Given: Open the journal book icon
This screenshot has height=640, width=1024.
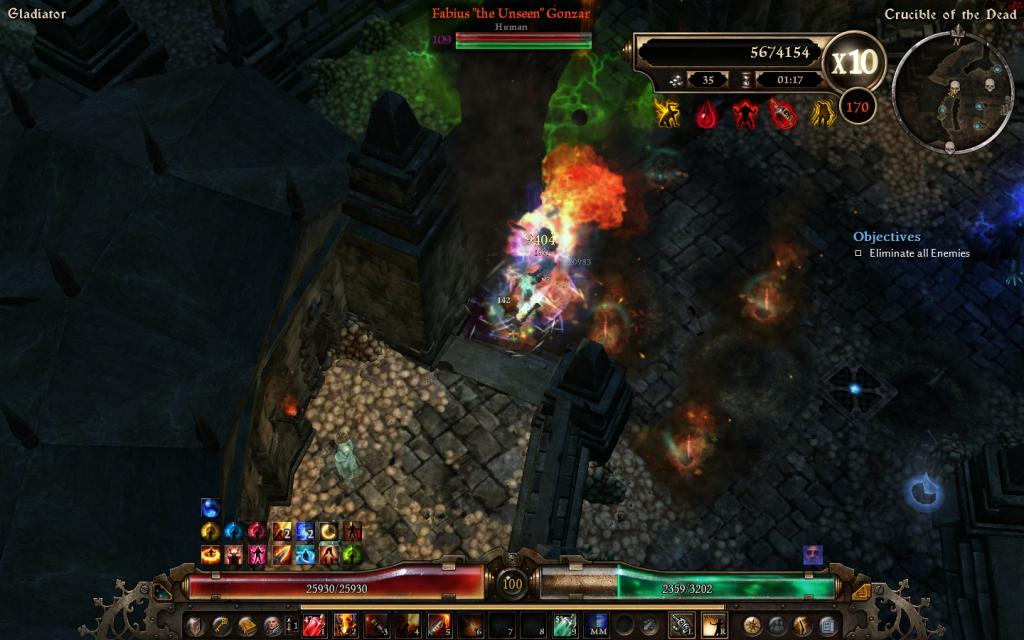Looking at the screenshot, I should click(x=246, y=626).
